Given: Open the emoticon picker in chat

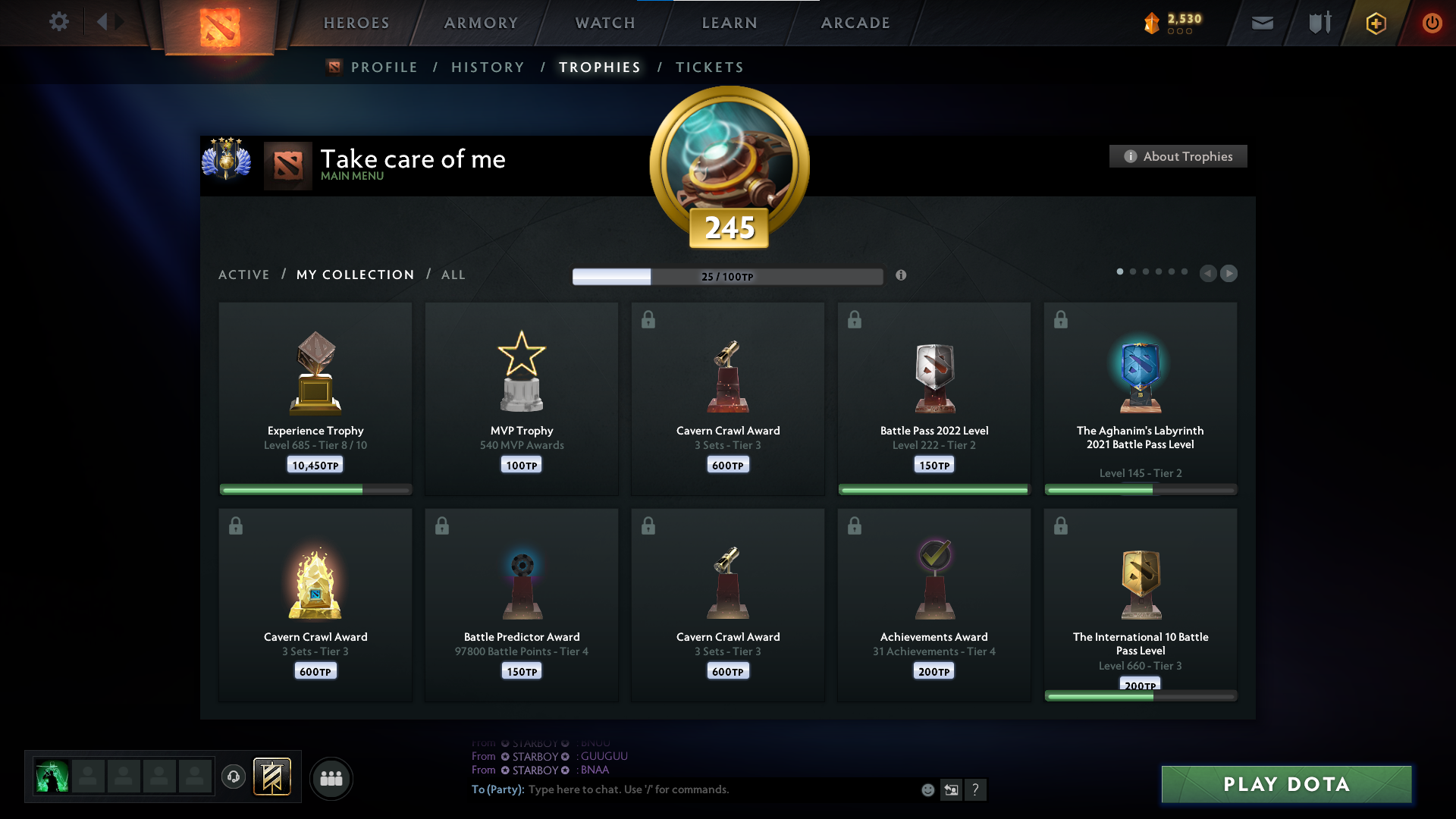Looking at the screenshot, I should click(x=927, y=789).
